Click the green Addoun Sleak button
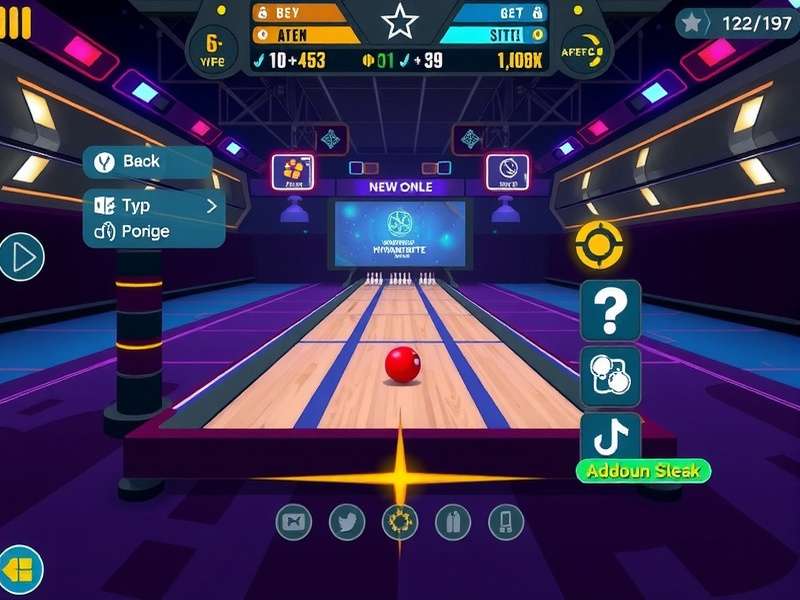Image resolution: width=800 pixels, height=600 pixels. coord(644,471)
